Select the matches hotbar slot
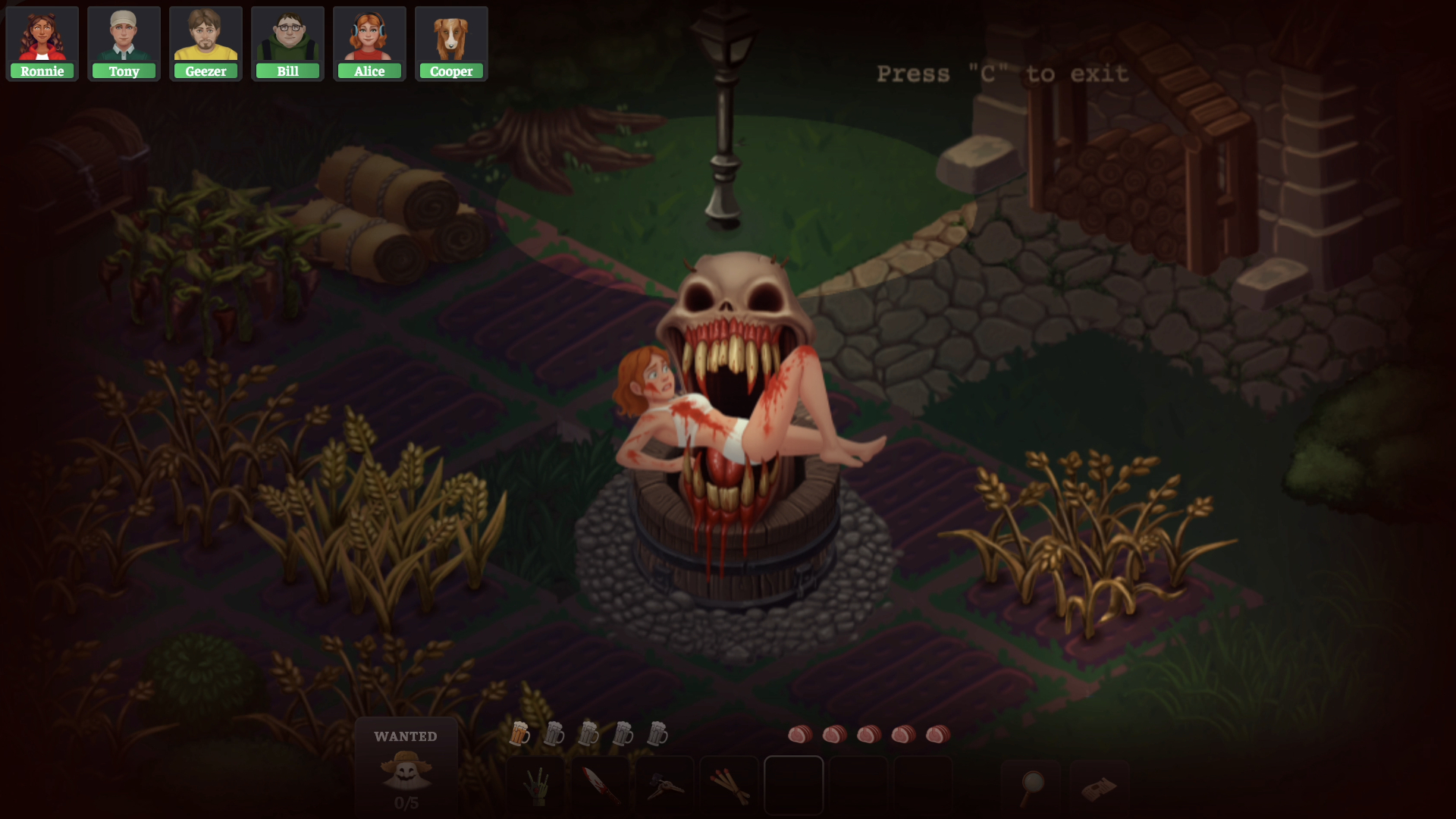The image size is (1456, 819). (730, 786)
